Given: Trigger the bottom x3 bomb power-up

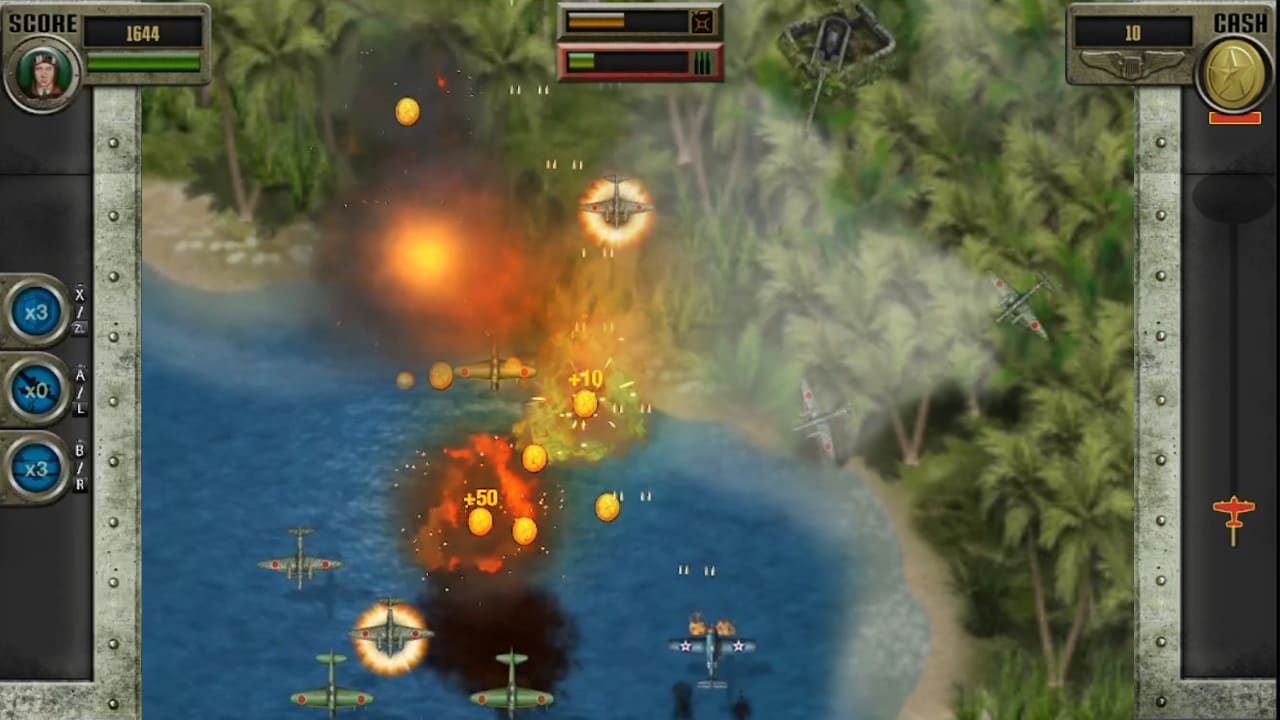Looking at the screenshot, I should 36,470.
